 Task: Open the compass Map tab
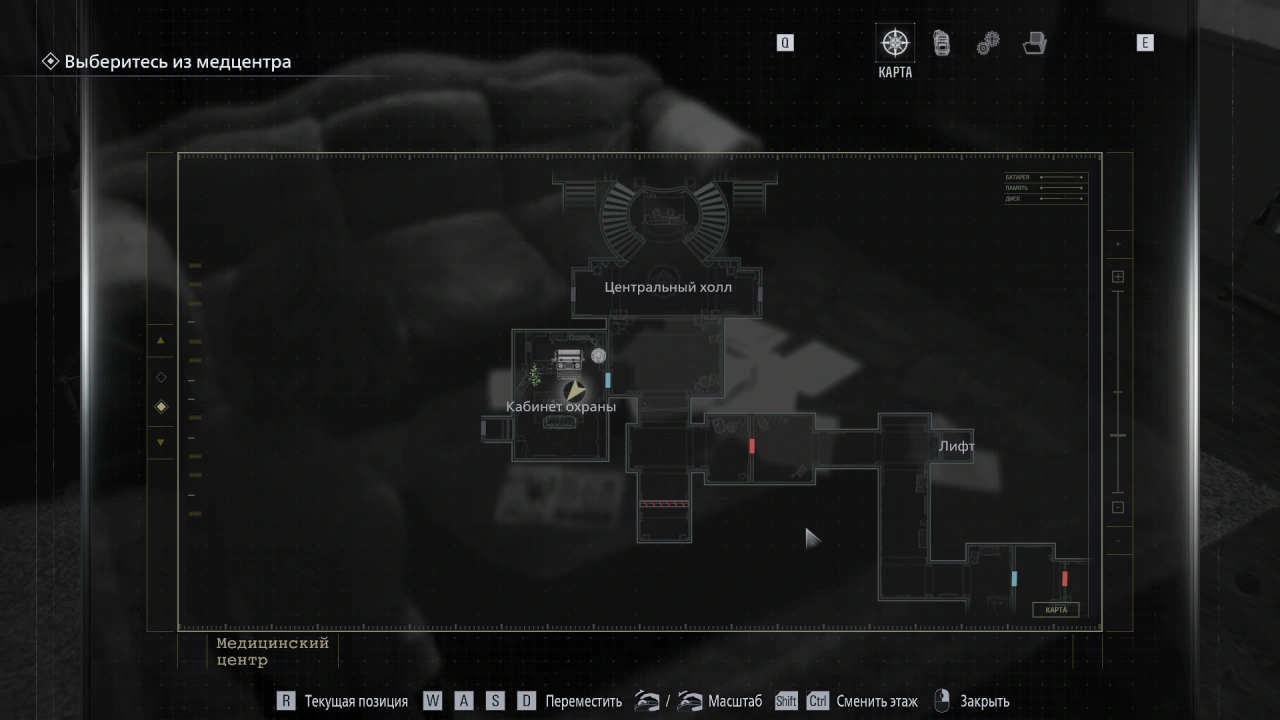pyautogui.click(x=894, y=43)
